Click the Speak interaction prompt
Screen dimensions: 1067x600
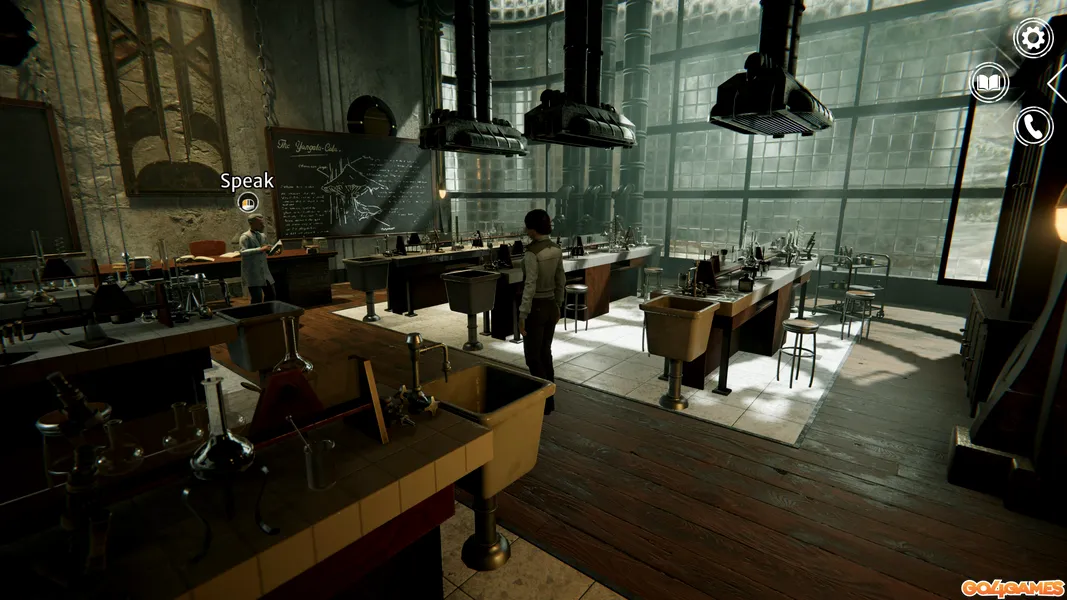click(247, 202)
